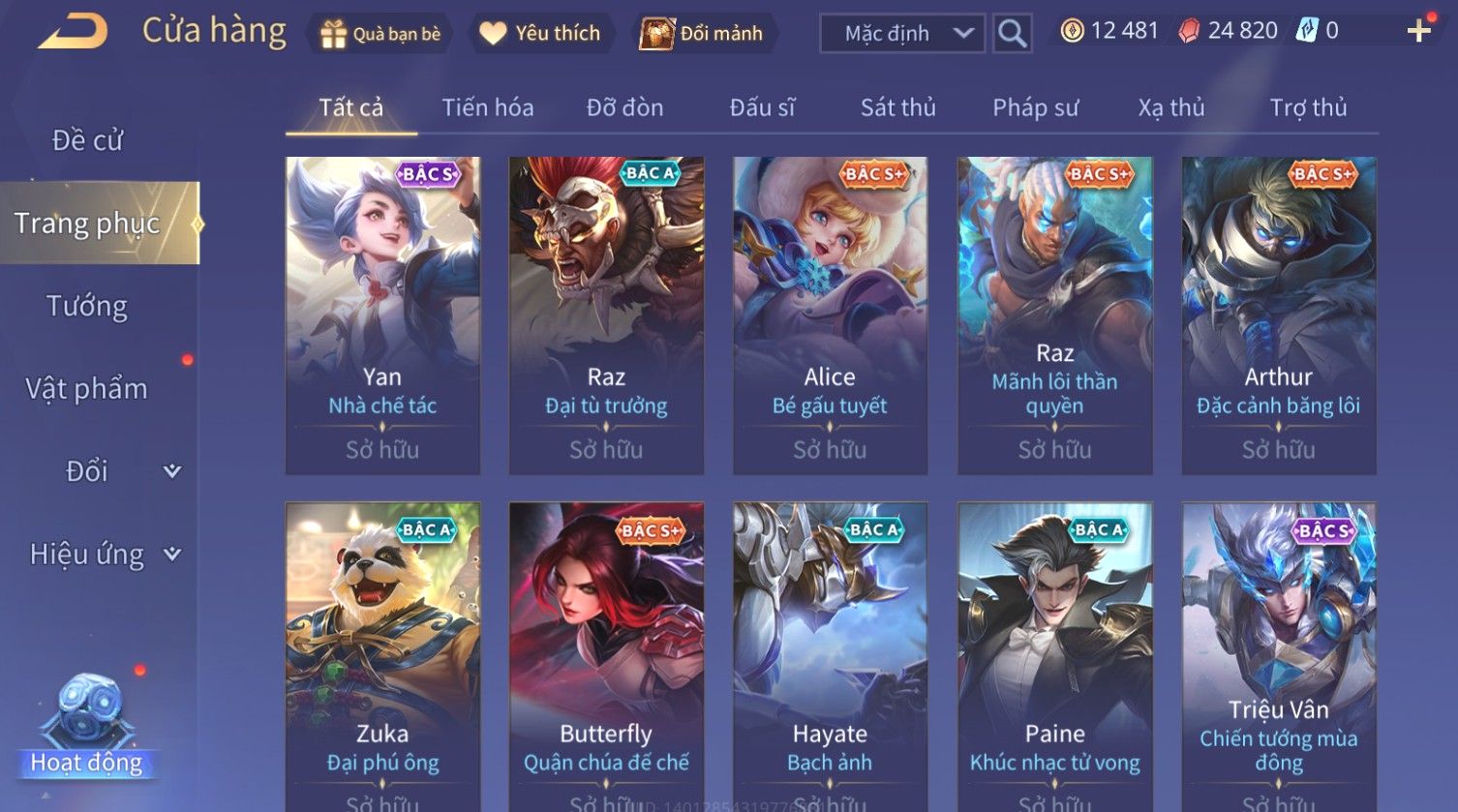1458x812 pixels.
Task: Switch to the Đỡ đòn tab
Action: 624,107
